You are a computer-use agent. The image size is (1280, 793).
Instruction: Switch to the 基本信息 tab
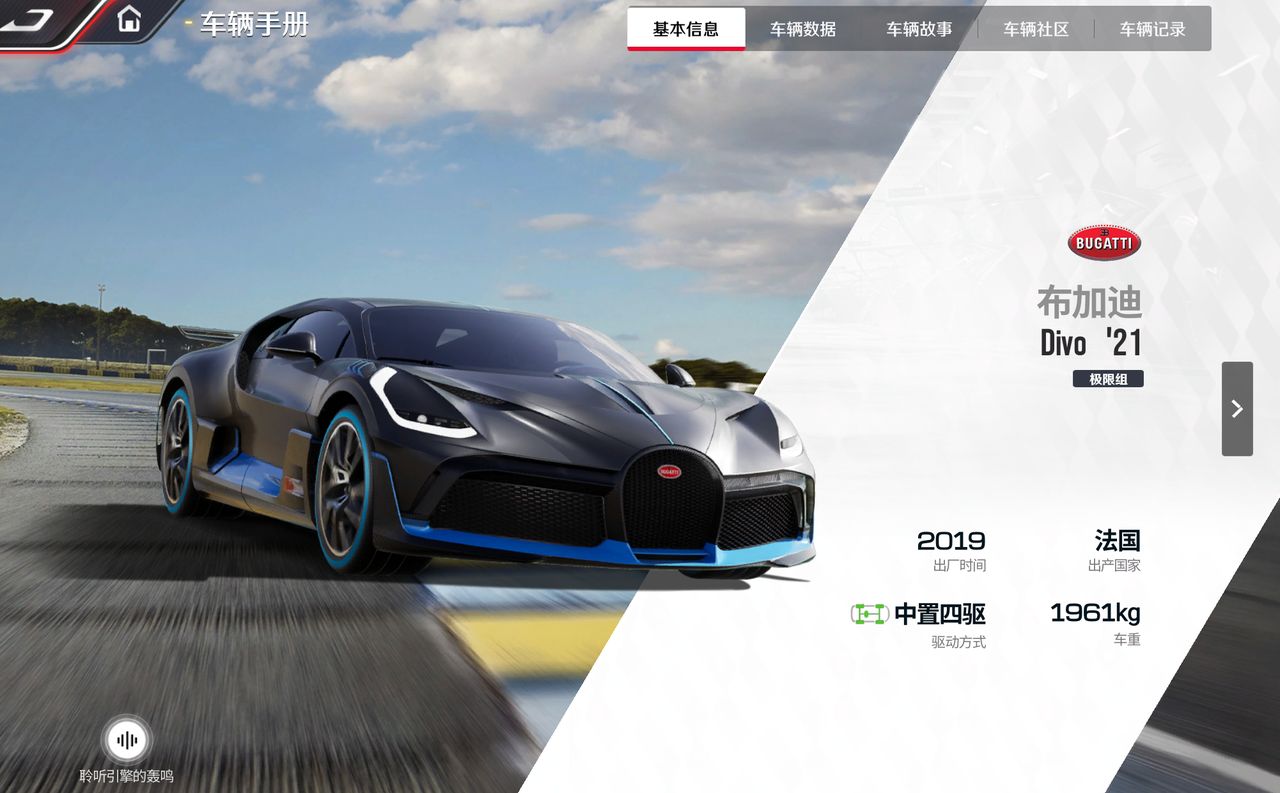686,29
